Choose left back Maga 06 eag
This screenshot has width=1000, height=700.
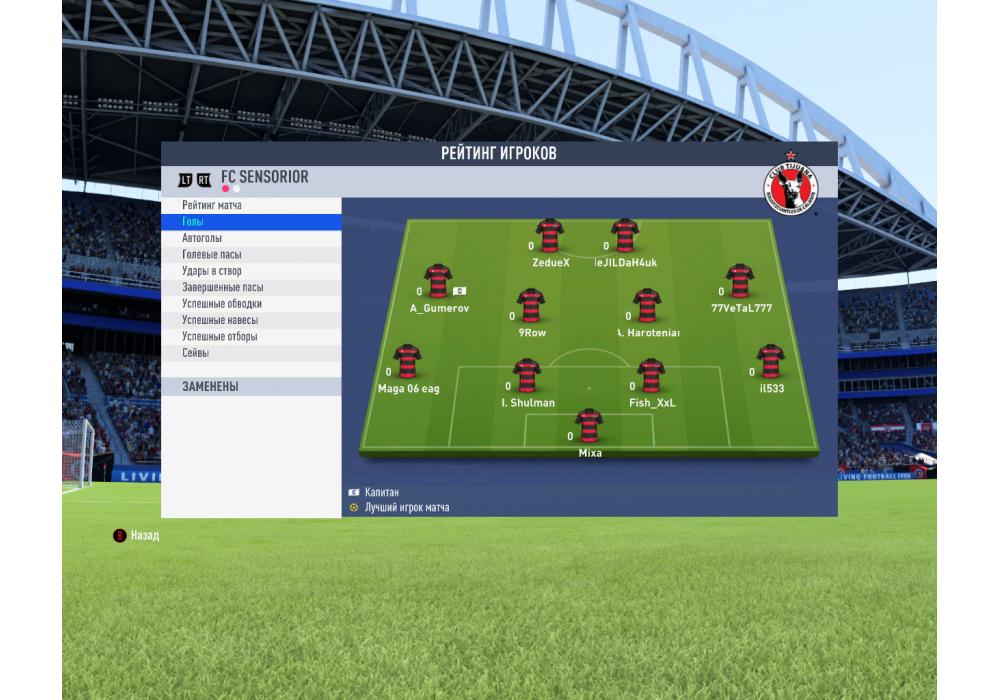click(x=407, y=361)
